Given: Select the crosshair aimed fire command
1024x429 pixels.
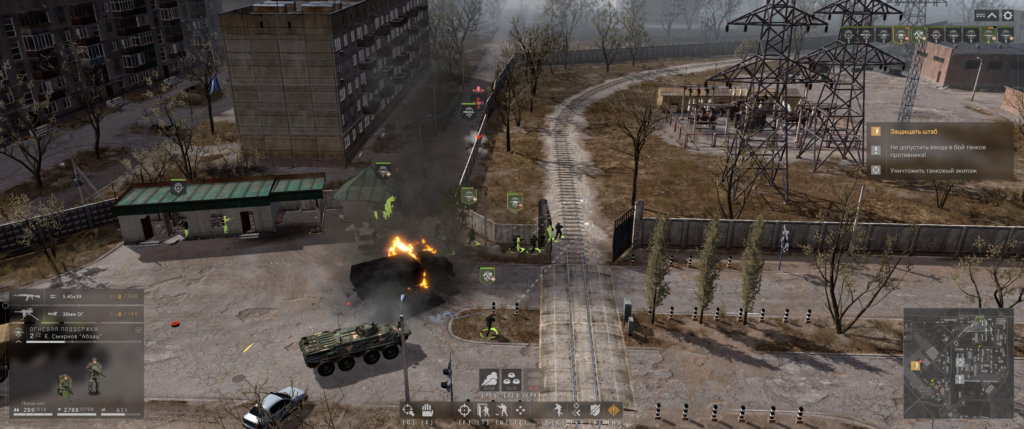Looking at the screenshot, I should 464,410.
